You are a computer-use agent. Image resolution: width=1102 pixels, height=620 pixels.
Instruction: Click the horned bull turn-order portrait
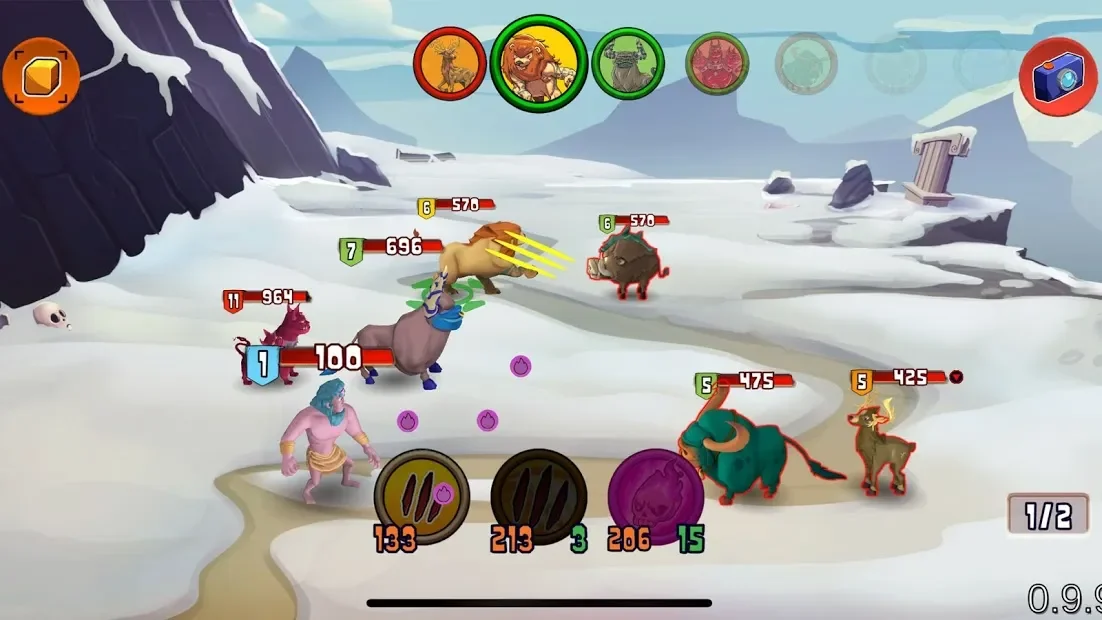[628, 64]
